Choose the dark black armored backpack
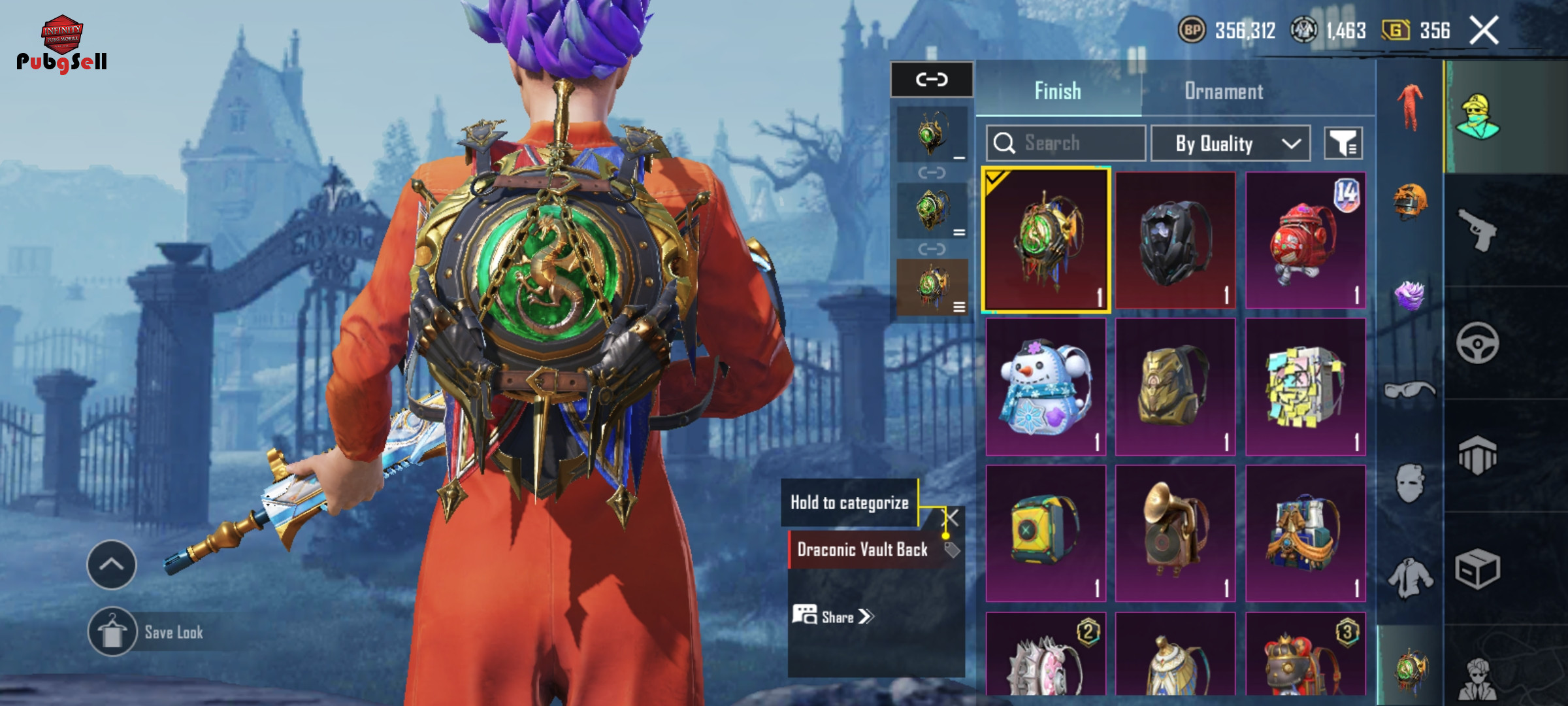The width and height of the screenshot is (1568, 706). coord(1175,241)
